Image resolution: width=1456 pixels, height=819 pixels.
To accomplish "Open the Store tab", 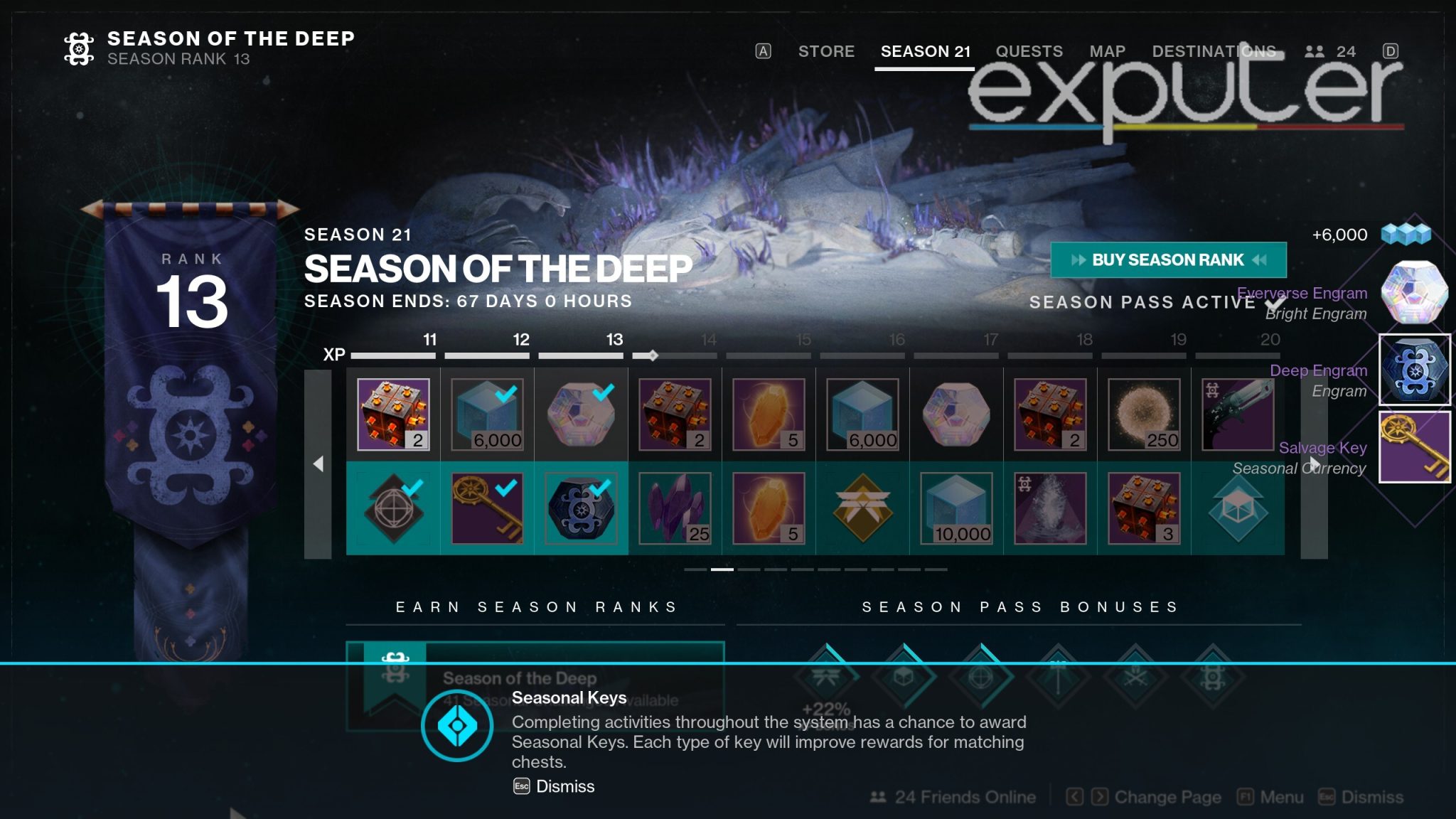I will 825,51.
